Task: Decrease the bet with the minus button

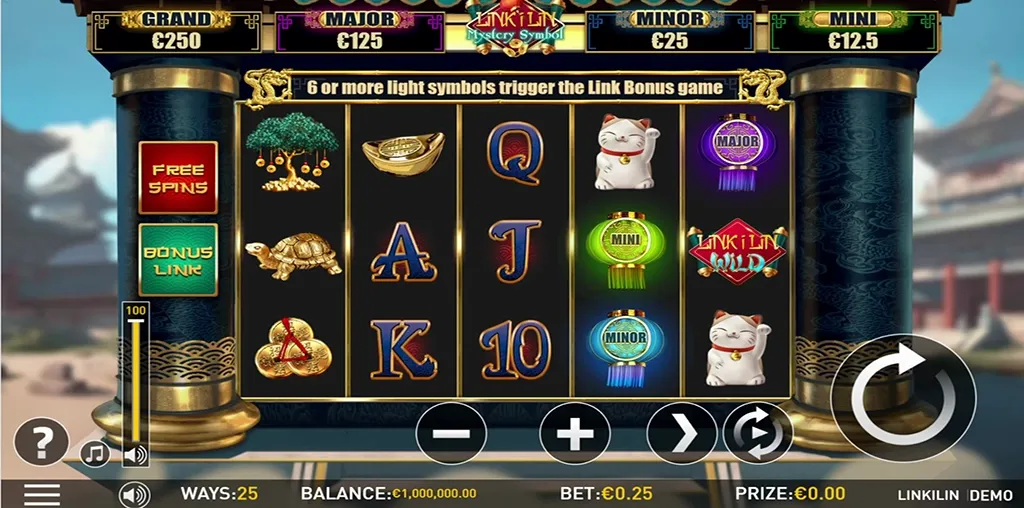Action: point(451,433)
